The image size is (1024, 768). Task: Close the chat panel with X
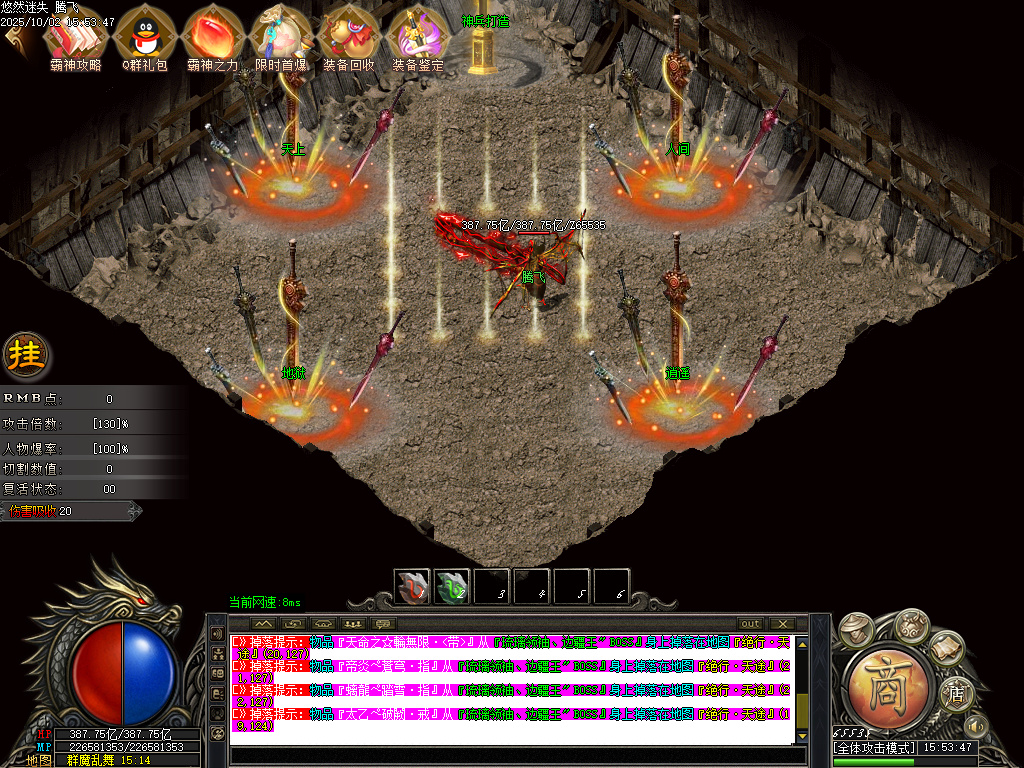pos(783,624)
